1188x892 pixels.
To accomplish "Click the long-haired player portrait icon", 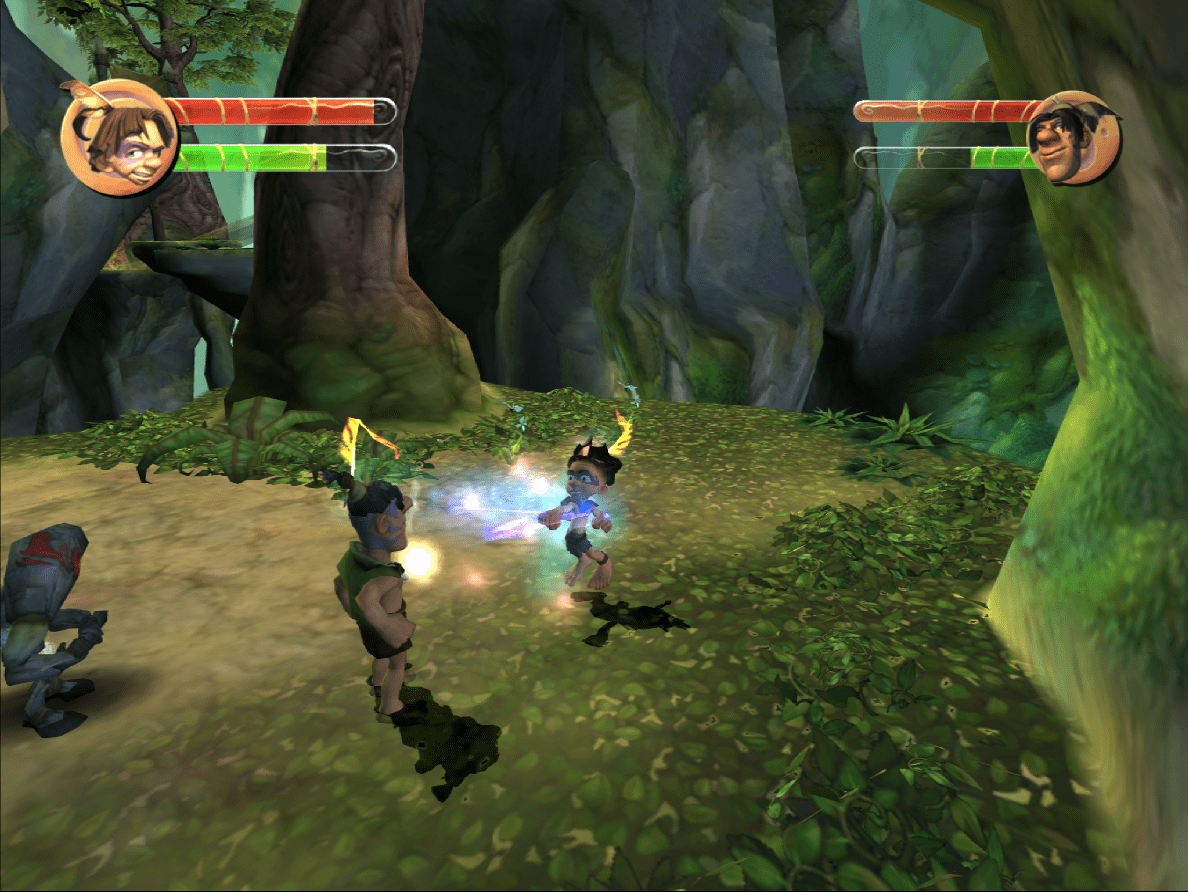I will 119,136.
